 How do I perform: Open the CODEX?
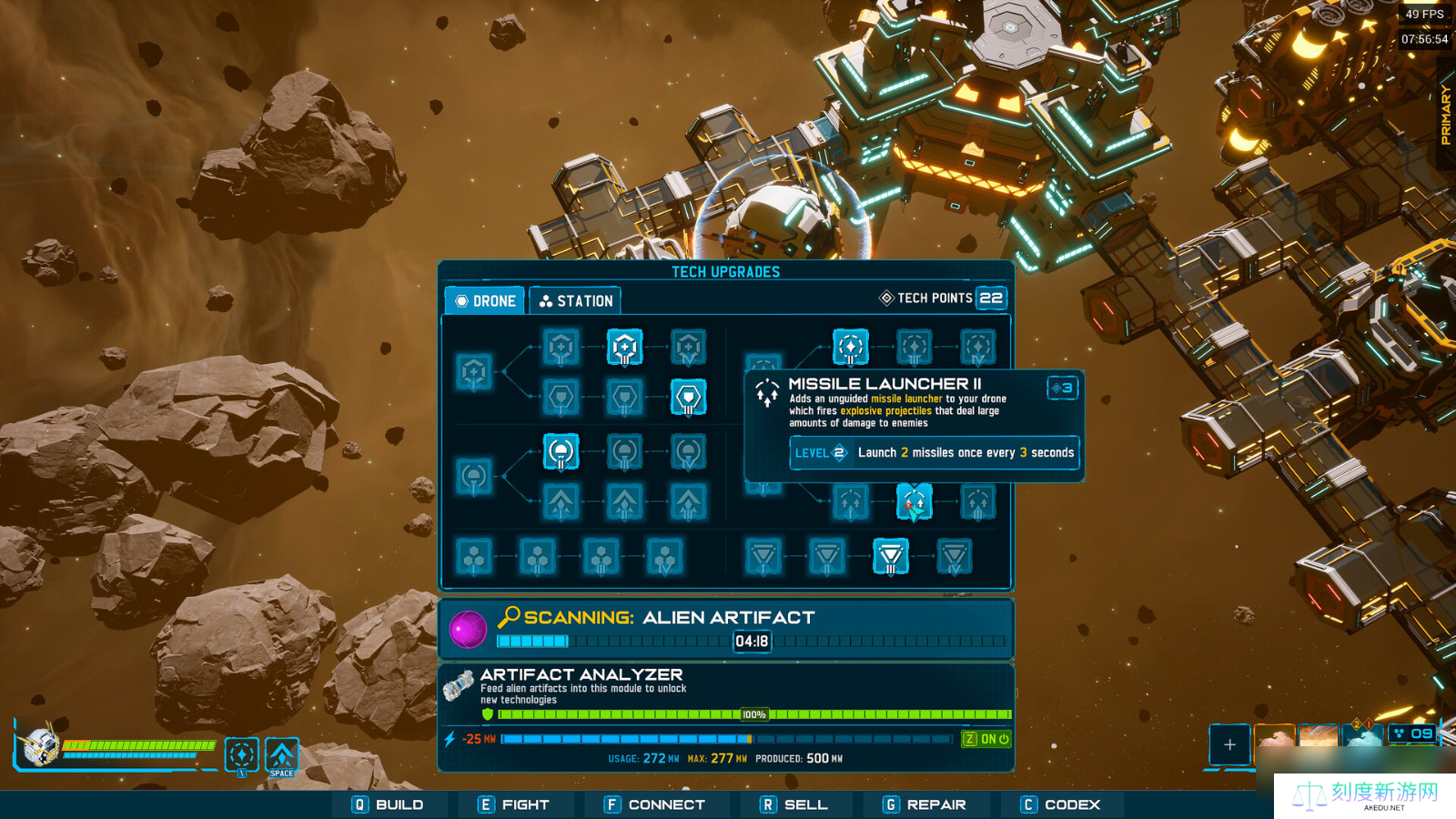click(1061, 804)
